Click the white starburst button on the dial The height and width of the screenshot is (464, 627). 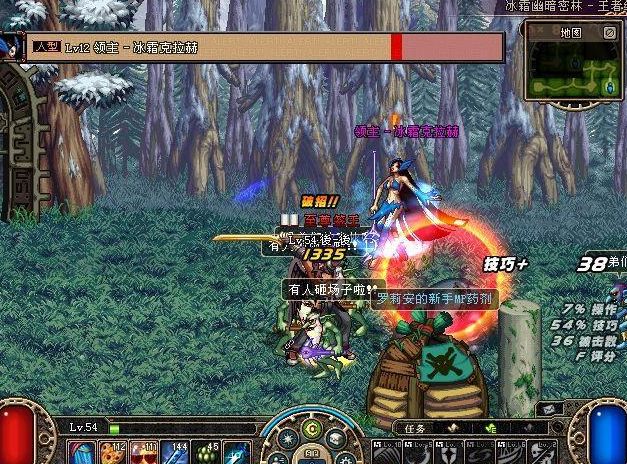tap(286, 438)
